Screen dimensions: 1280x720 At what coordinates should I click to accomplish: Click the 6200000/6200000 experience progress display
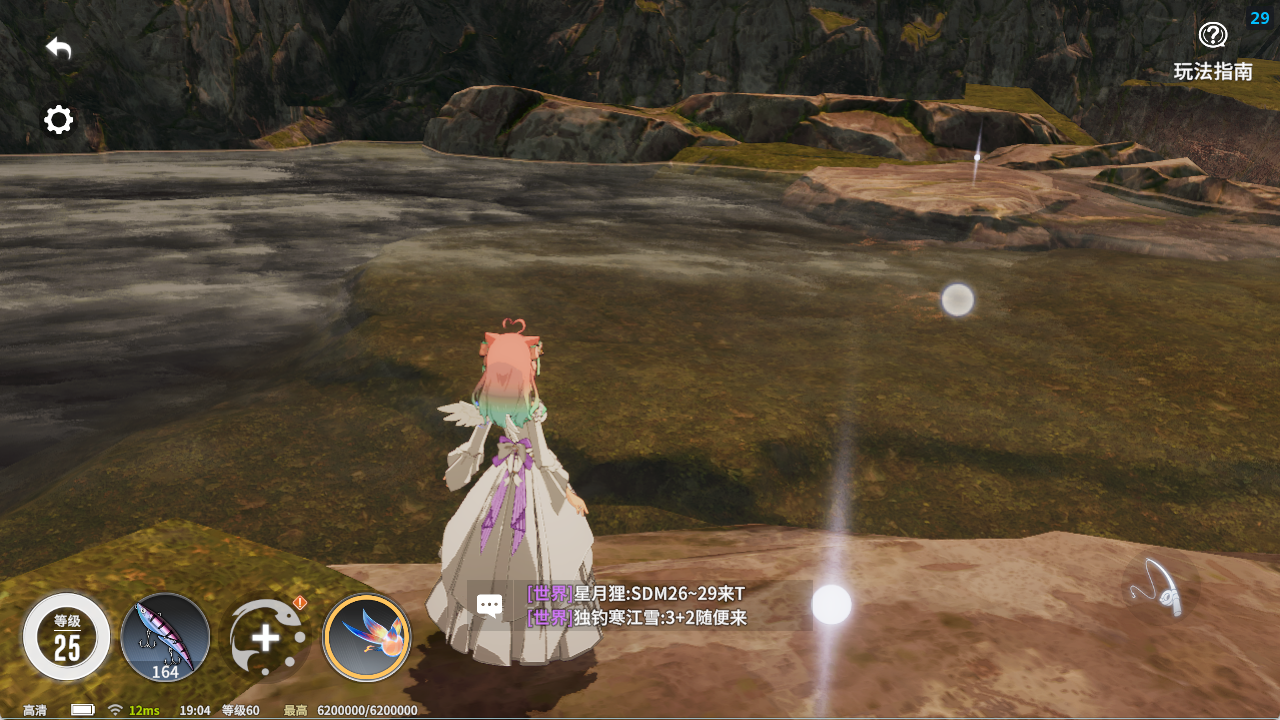365,711
